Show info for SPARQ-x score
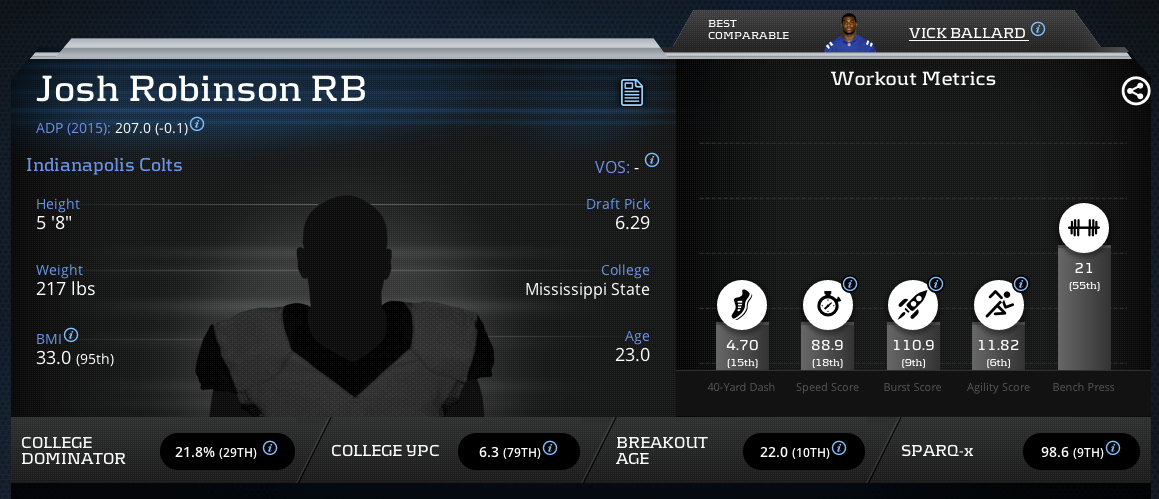Screen dimensions: 1159x499 pos(1115,450)
